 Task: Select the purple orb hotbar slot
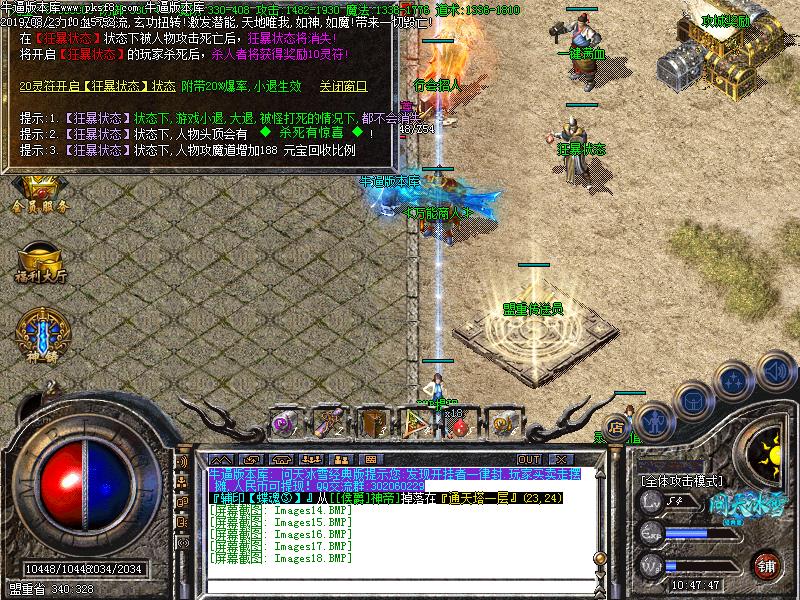coord(283,423)
